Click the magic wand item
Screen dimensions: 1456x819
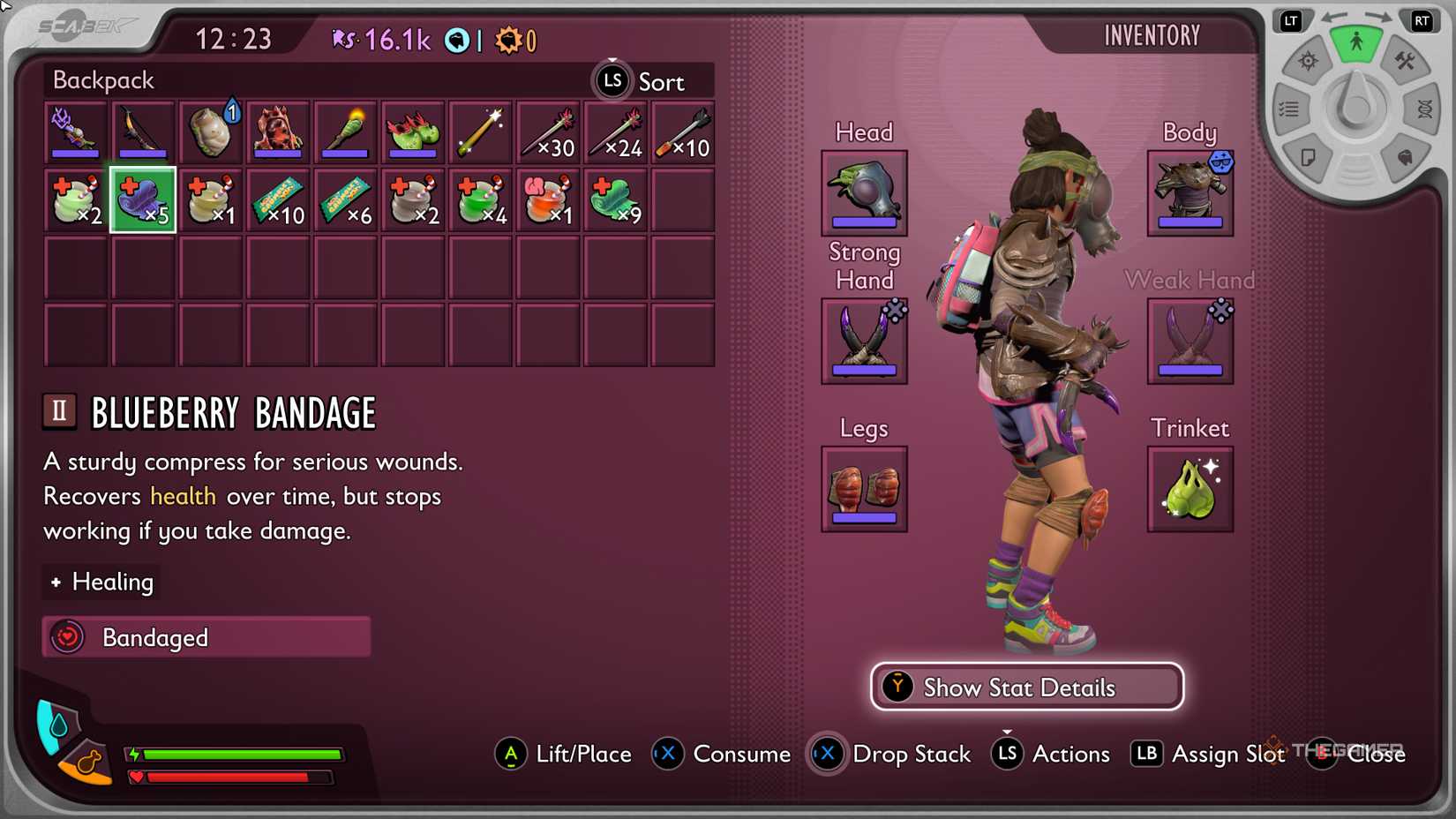point(481,132)
